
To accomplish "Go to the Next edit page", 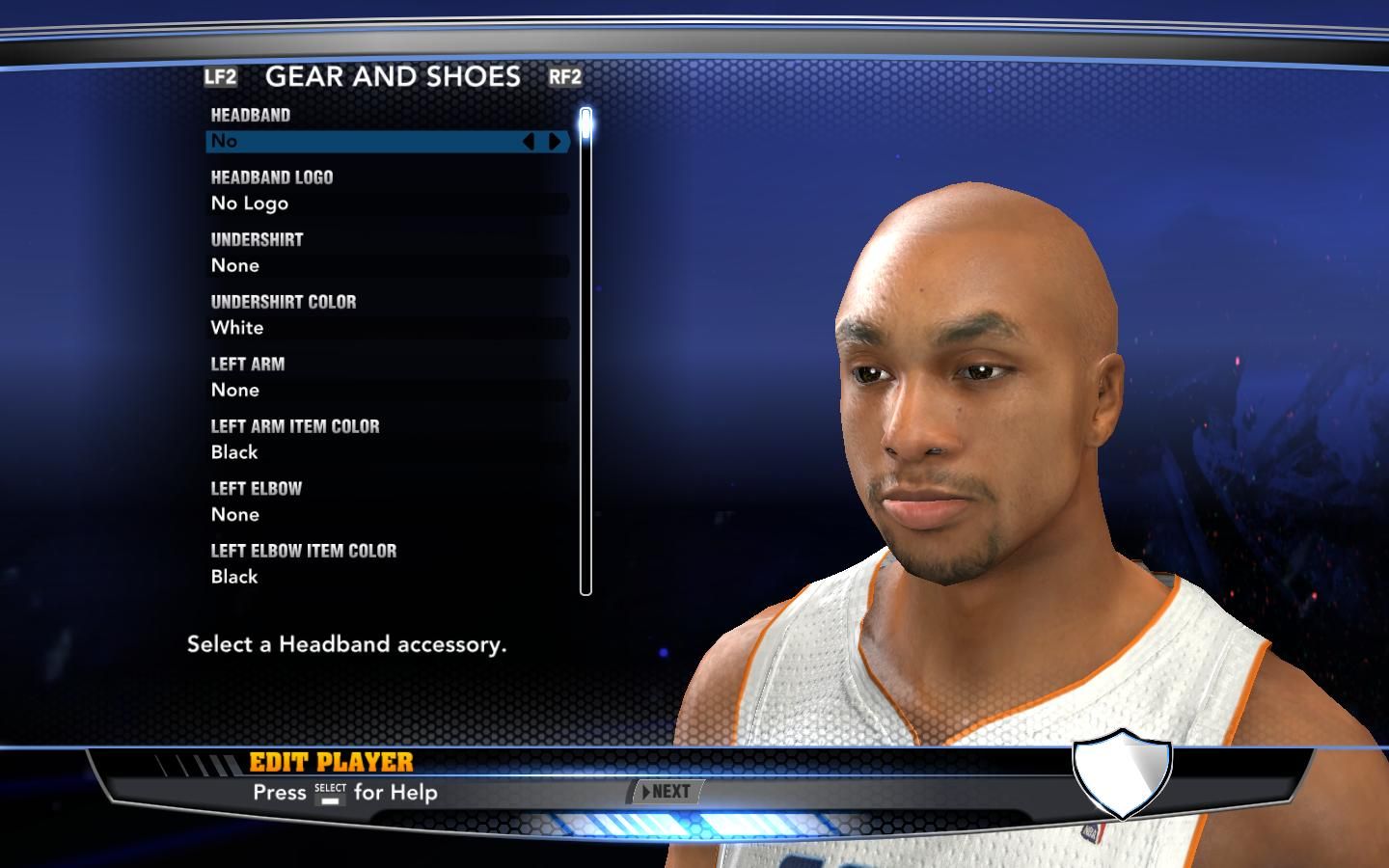I will (x=666, y=792).
